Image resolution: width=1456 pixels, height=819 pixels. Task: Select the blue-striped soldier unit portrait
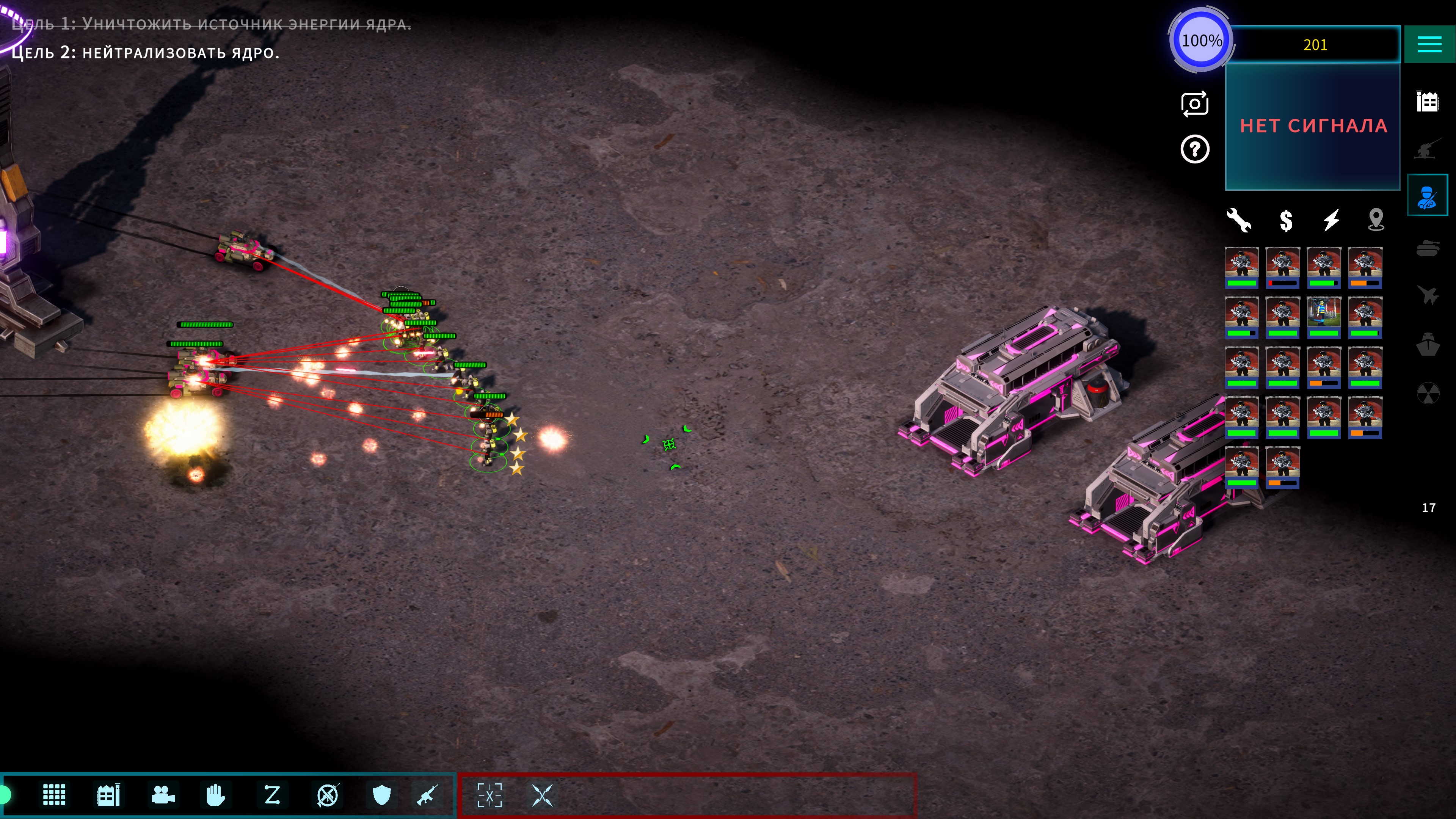point(1323,317)
